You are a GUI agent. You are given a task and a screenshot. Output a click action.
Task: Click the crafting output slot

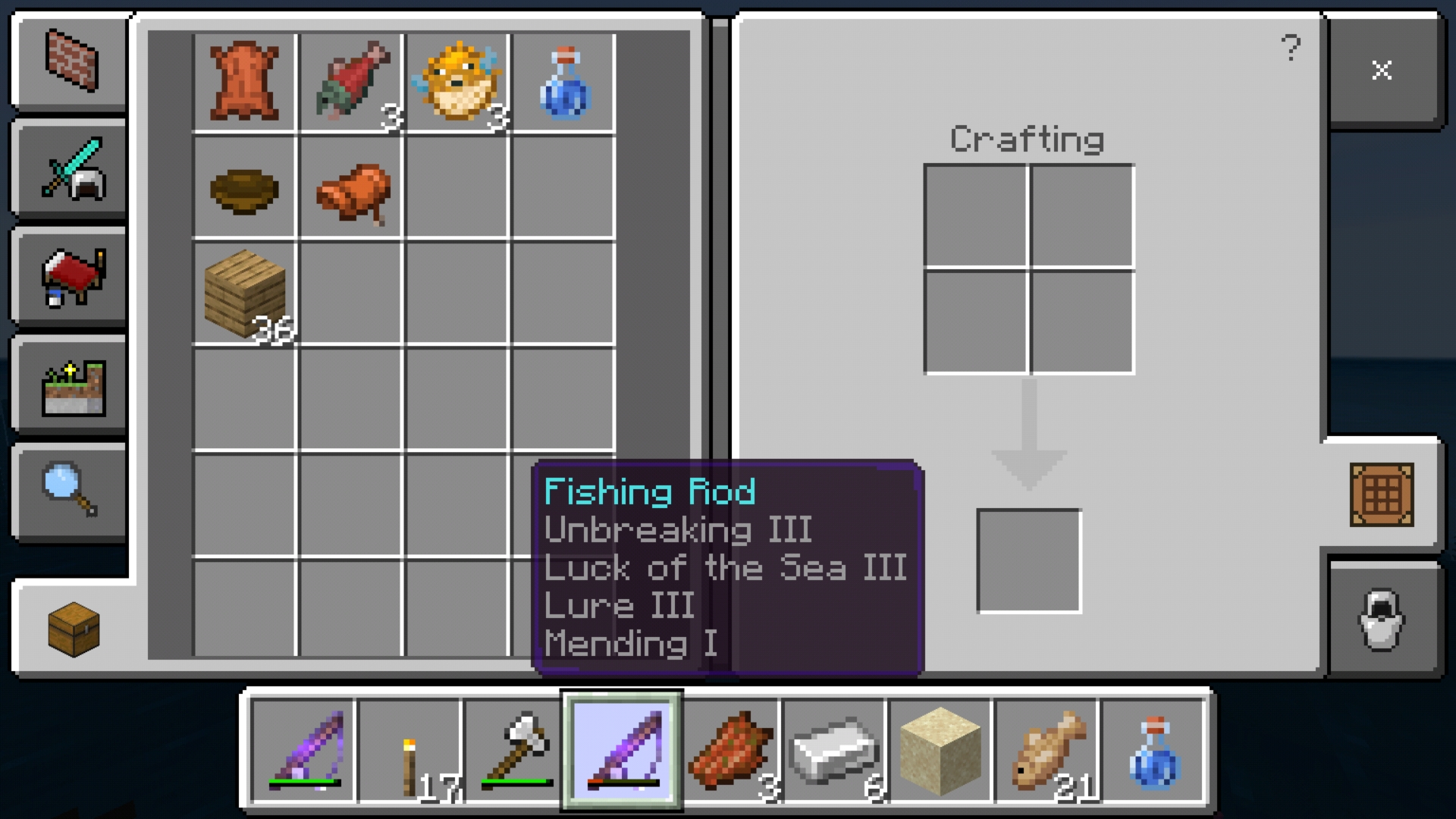click(x=1028, y=559)
